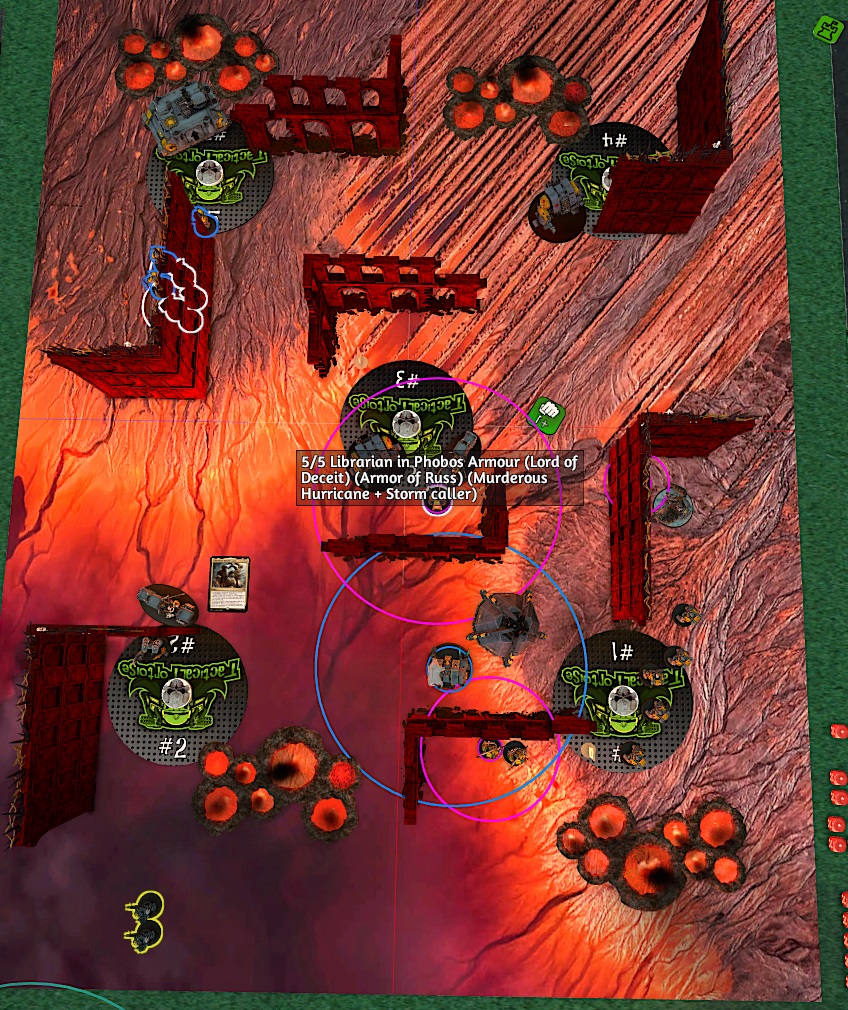The width and height of the screenshot is (848, 1010).
Task: Click the green rook token icon
Action: [827, 29]
